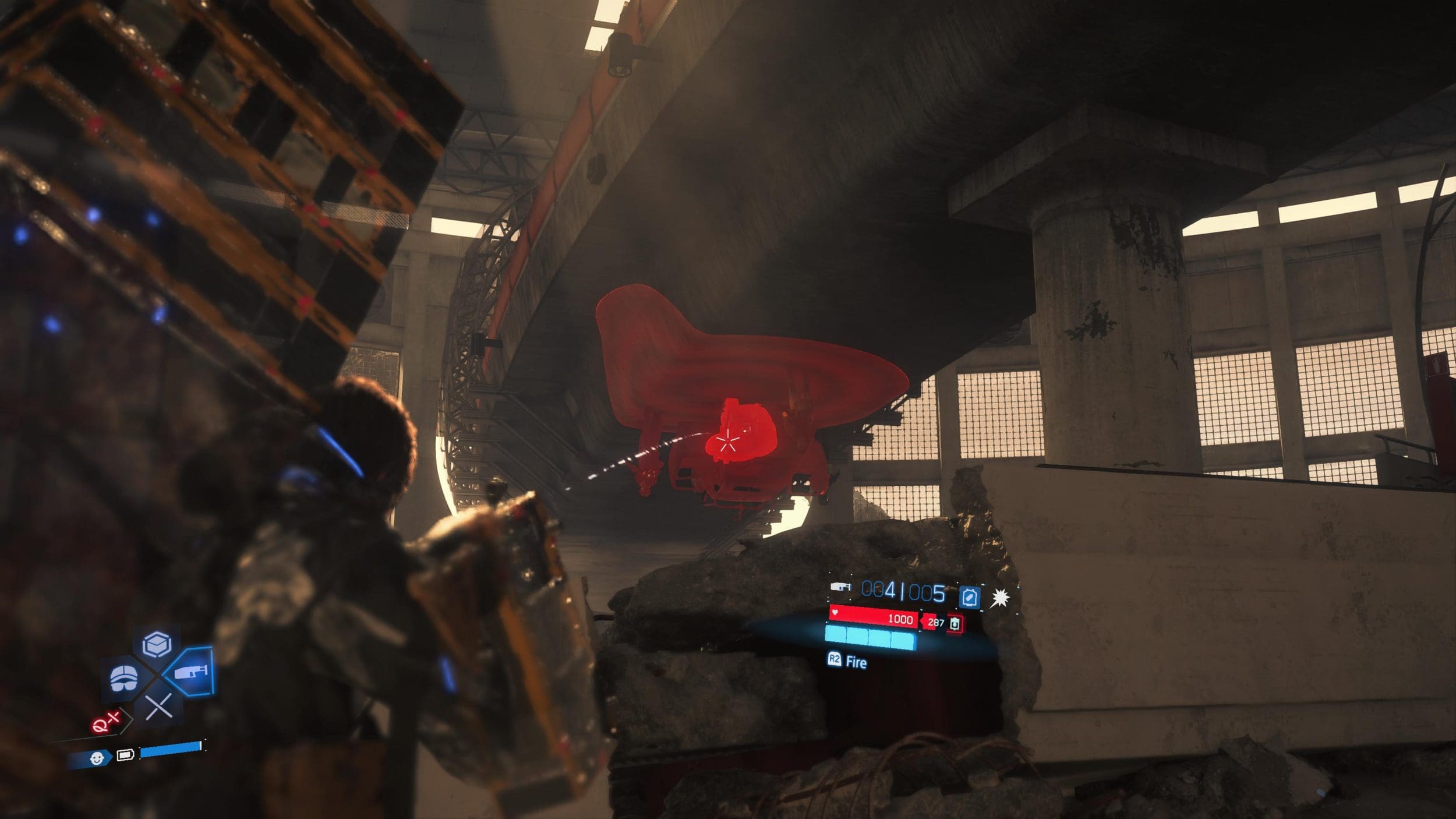Click the smiling baby face icon
The height and width of the screenshot is (819, 1456).
pos(97,758)
